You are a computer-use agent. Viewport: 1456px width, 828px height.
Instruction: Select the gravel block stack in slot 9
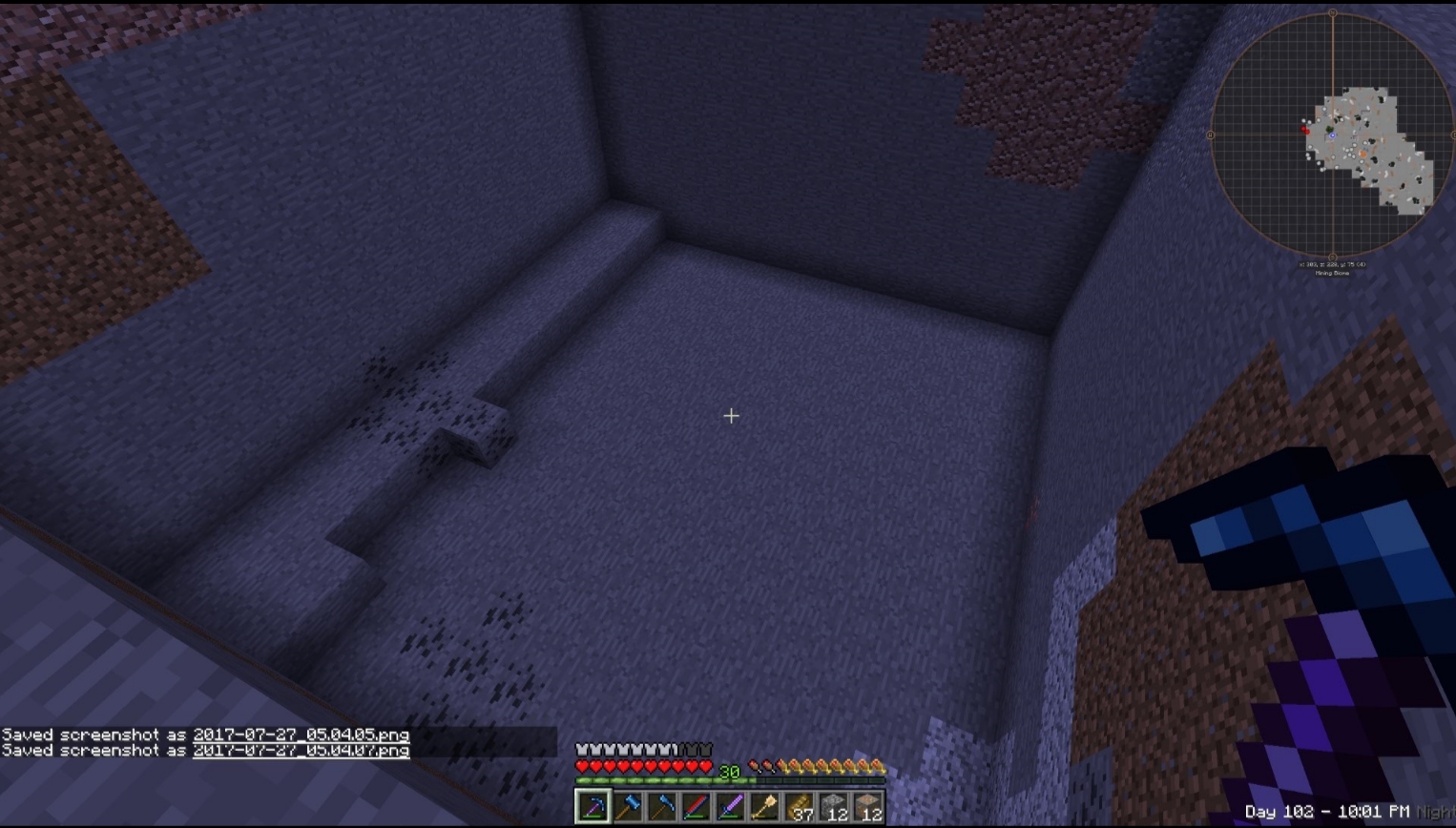[x=867, y=807]
